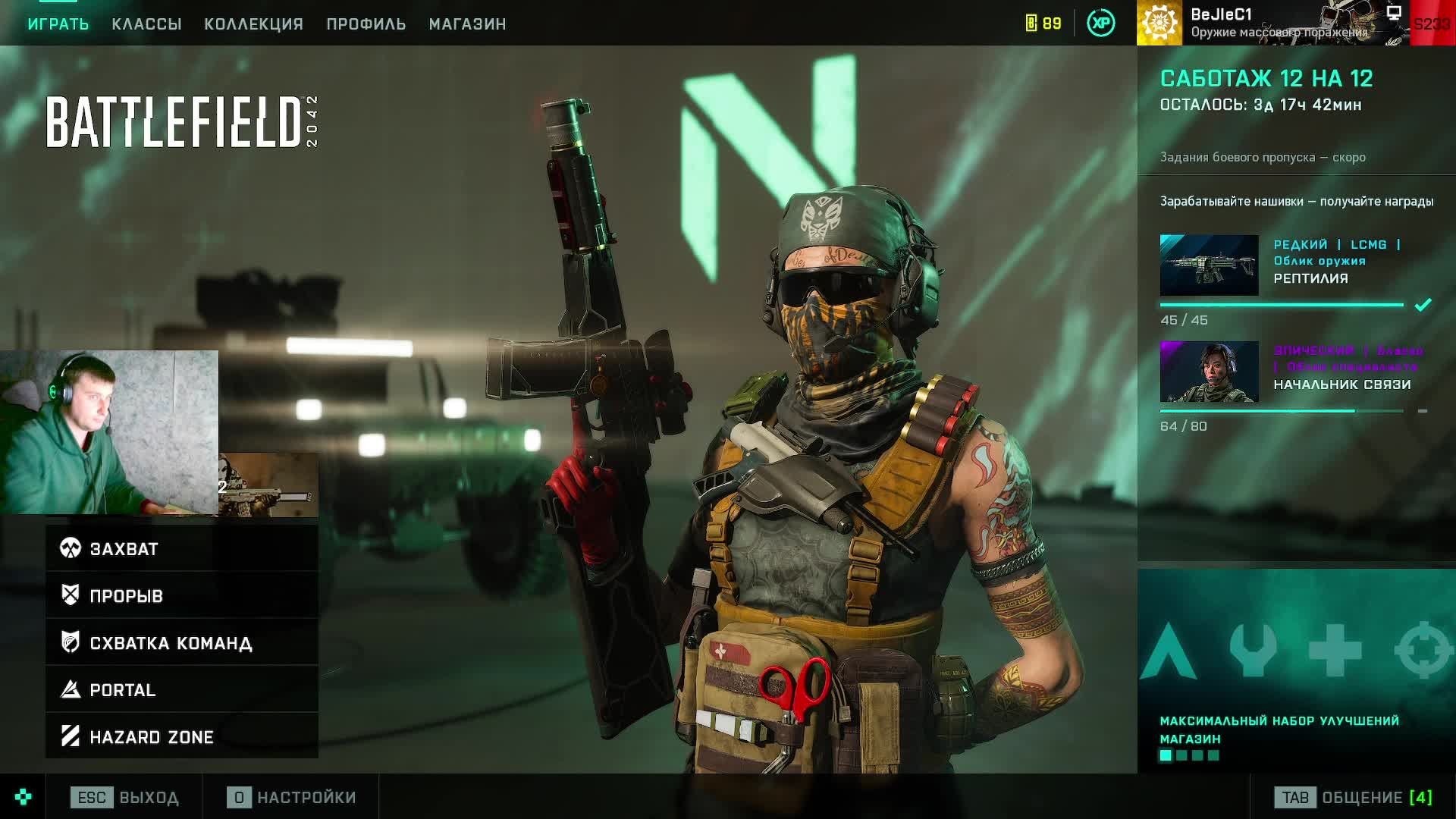This screenshot has width=1456, height=819.
Task: Switch to the МАГАЗИН tab
Action: click(467, 24)
